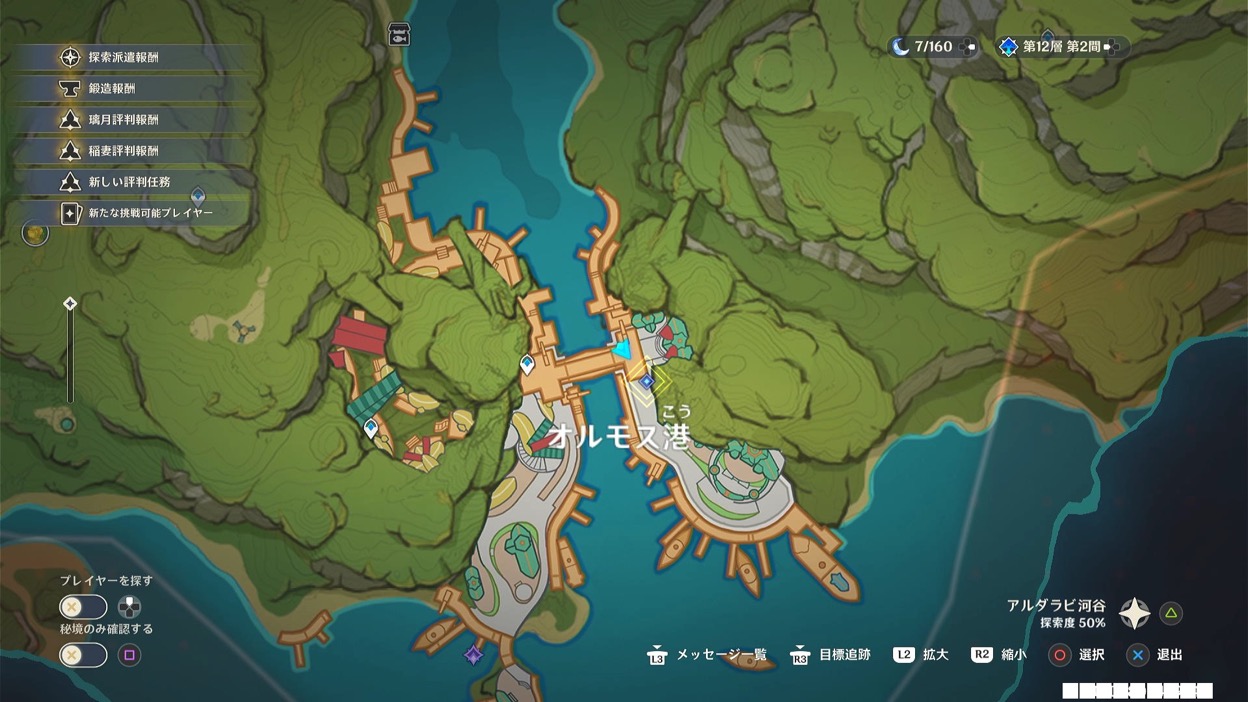
Task: Click the fishing spot icon at the top
Action: (400, 34)
